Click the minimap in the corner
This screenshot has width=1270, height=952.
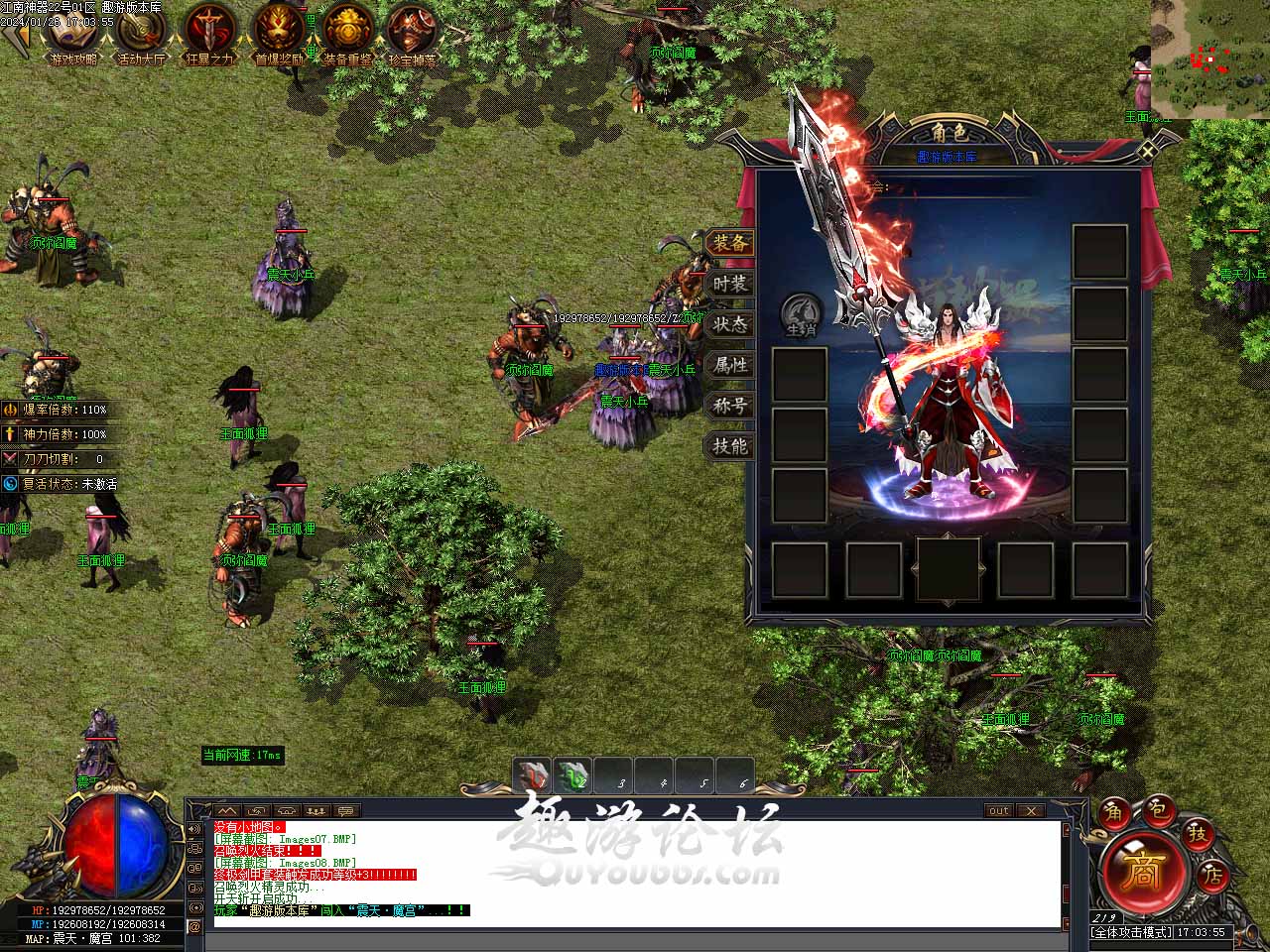tap(1209, 59)
